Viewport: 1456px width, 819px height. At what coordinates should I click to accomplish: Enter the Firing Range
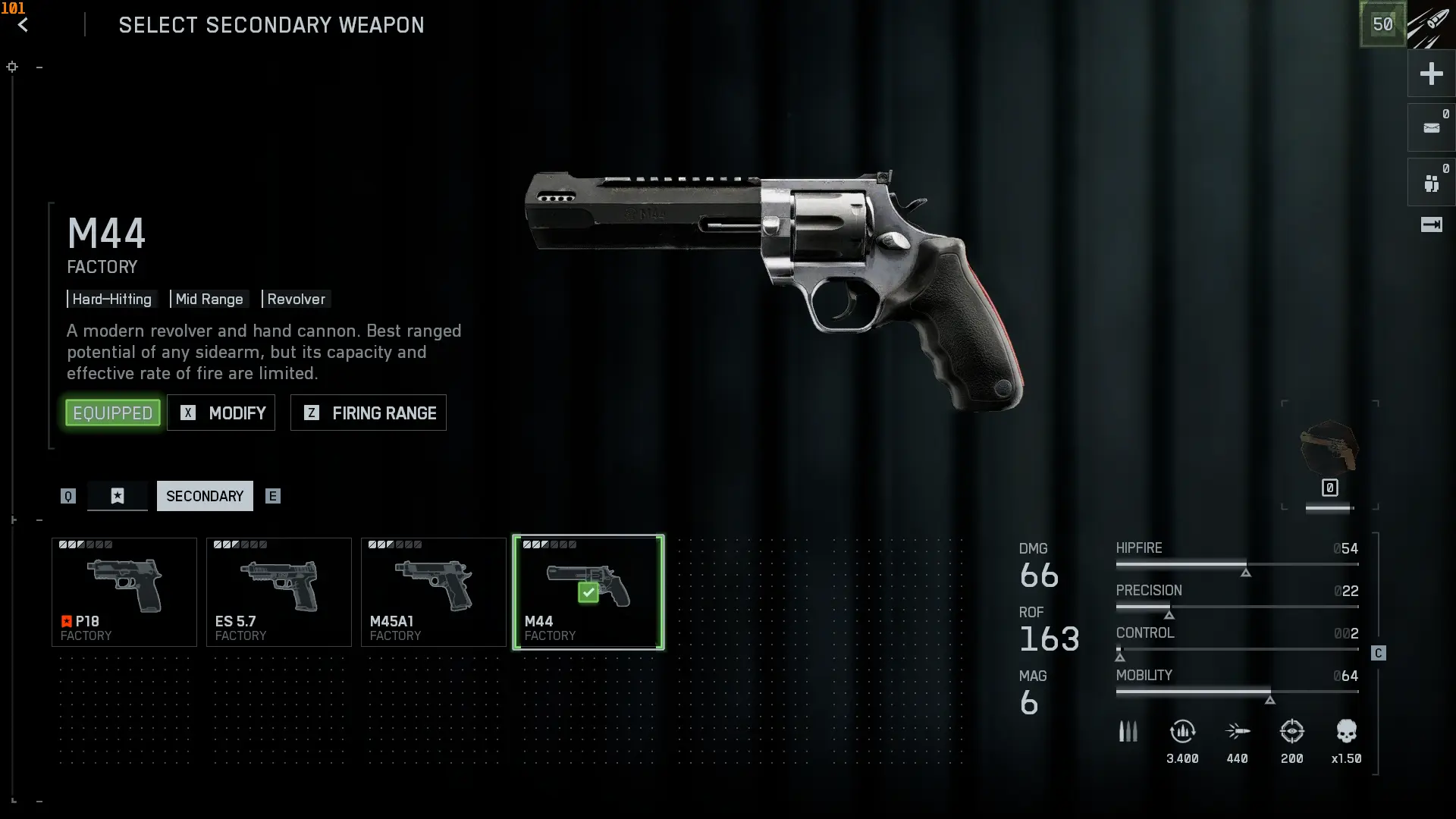369,413
